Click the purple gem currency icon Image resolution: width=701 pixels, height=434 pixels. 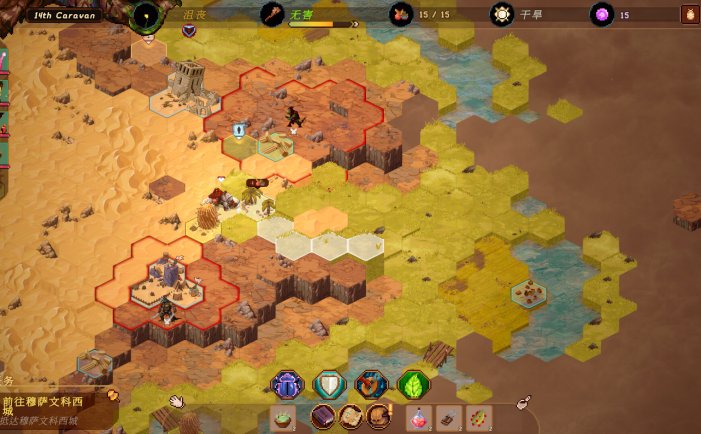(601, 14)
